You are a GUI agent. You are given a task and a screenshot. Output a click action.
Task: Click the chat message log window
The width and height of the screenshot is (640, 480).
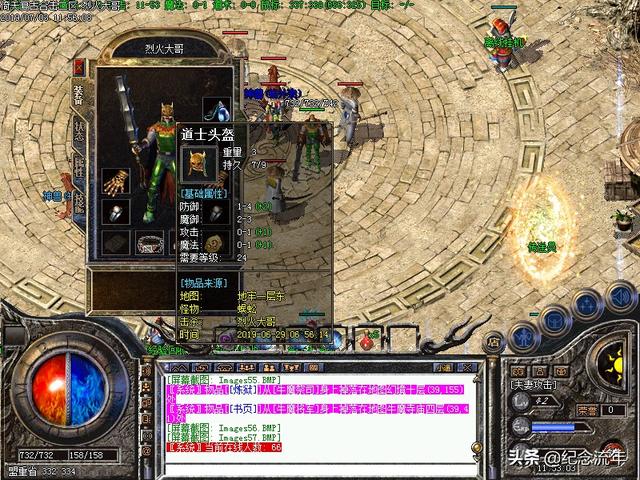pos(330,410)
